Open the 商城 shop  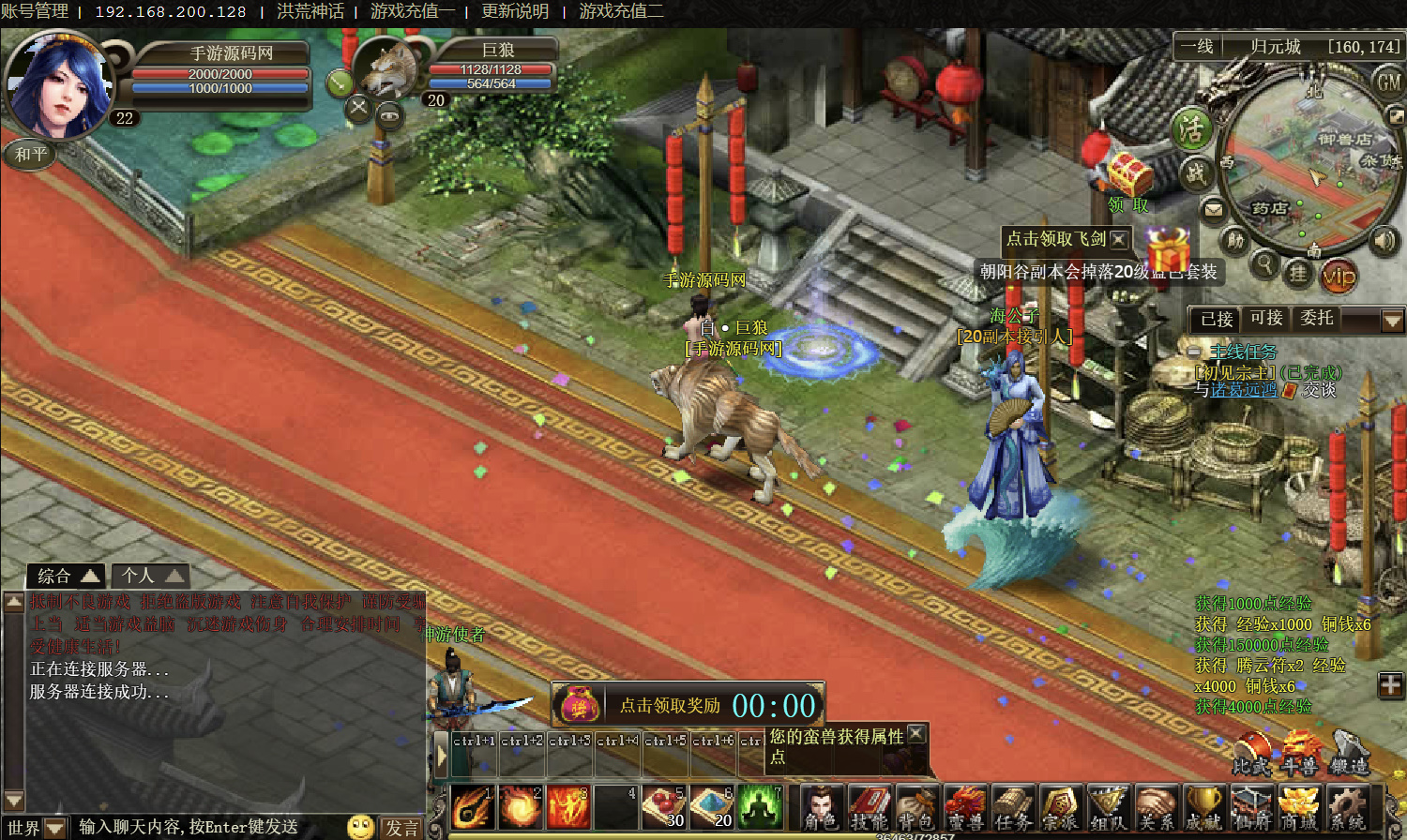pos(1298,807)
